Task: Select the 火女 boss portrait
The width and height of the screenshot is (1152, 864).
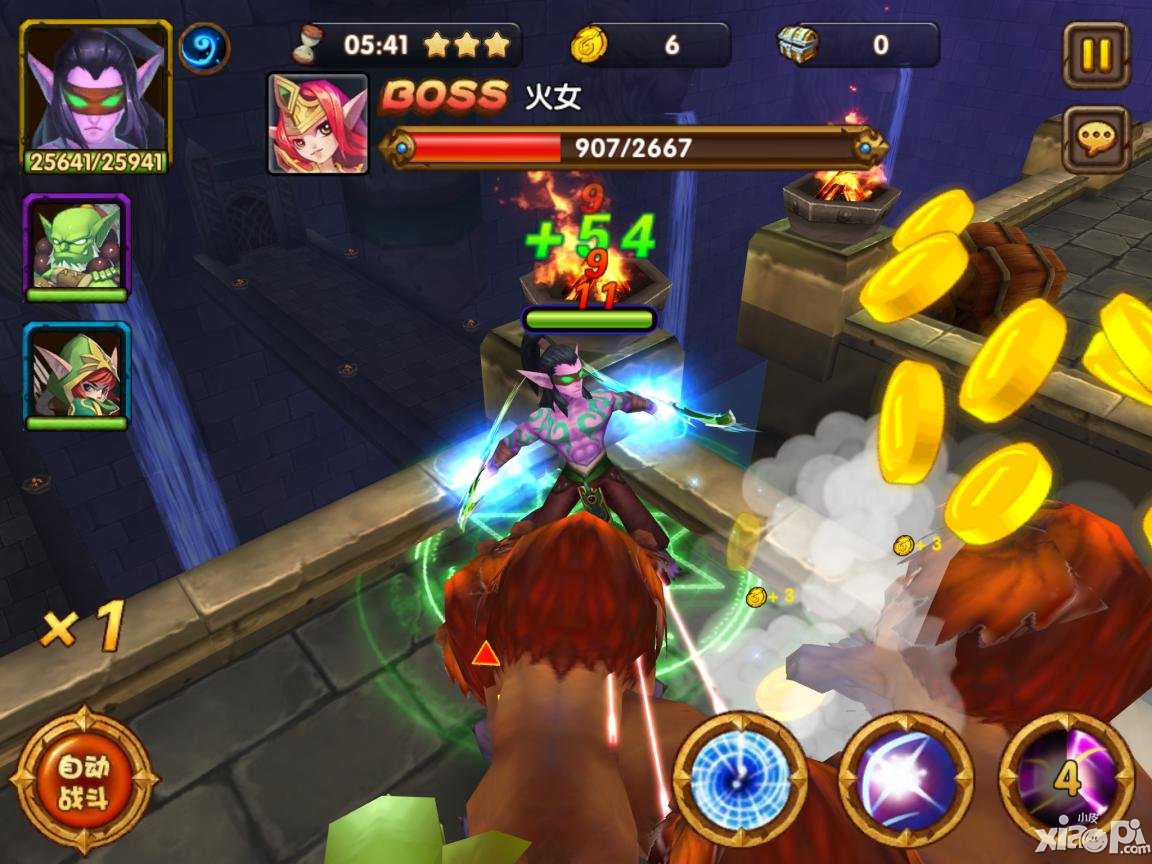Action: pos(318,123)
